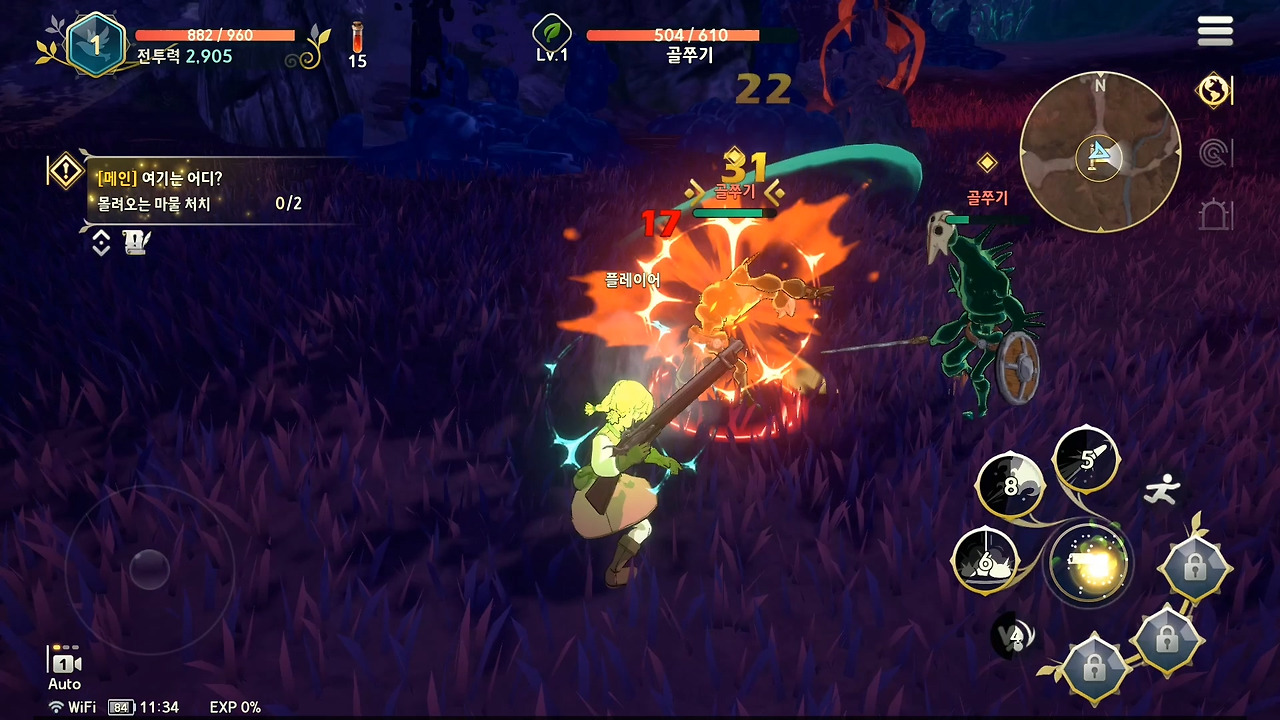Viewport: 1280px width, 720px height.
Task: Toggle the Auto camera button
Action: point(64,667)
